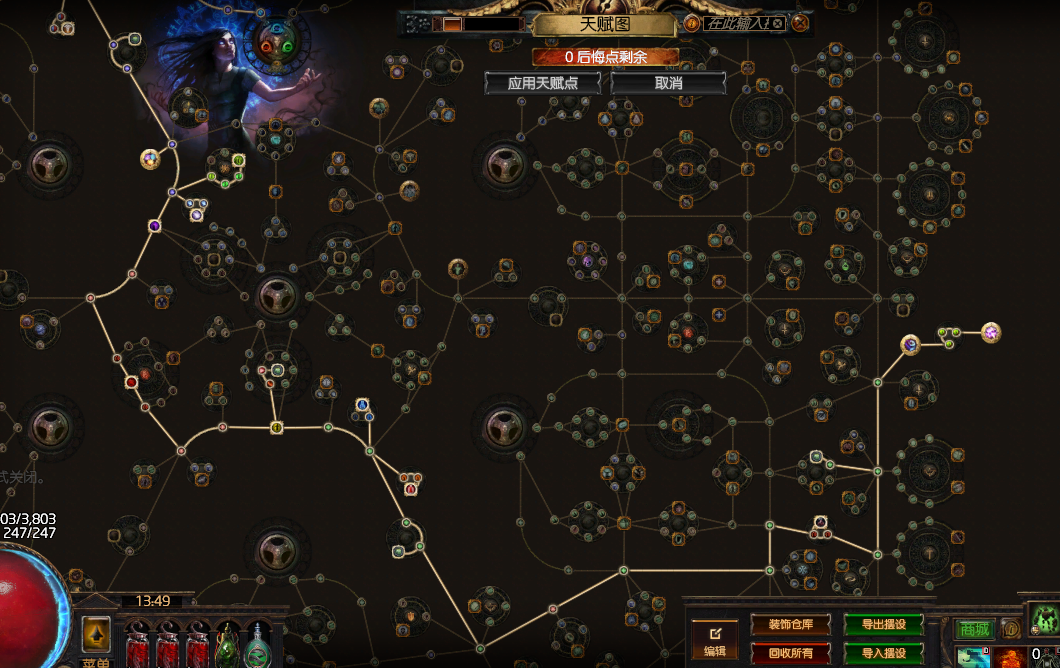Click the golden arrow level-up button
Screen dimensions: 1060x668
[96, 632]
